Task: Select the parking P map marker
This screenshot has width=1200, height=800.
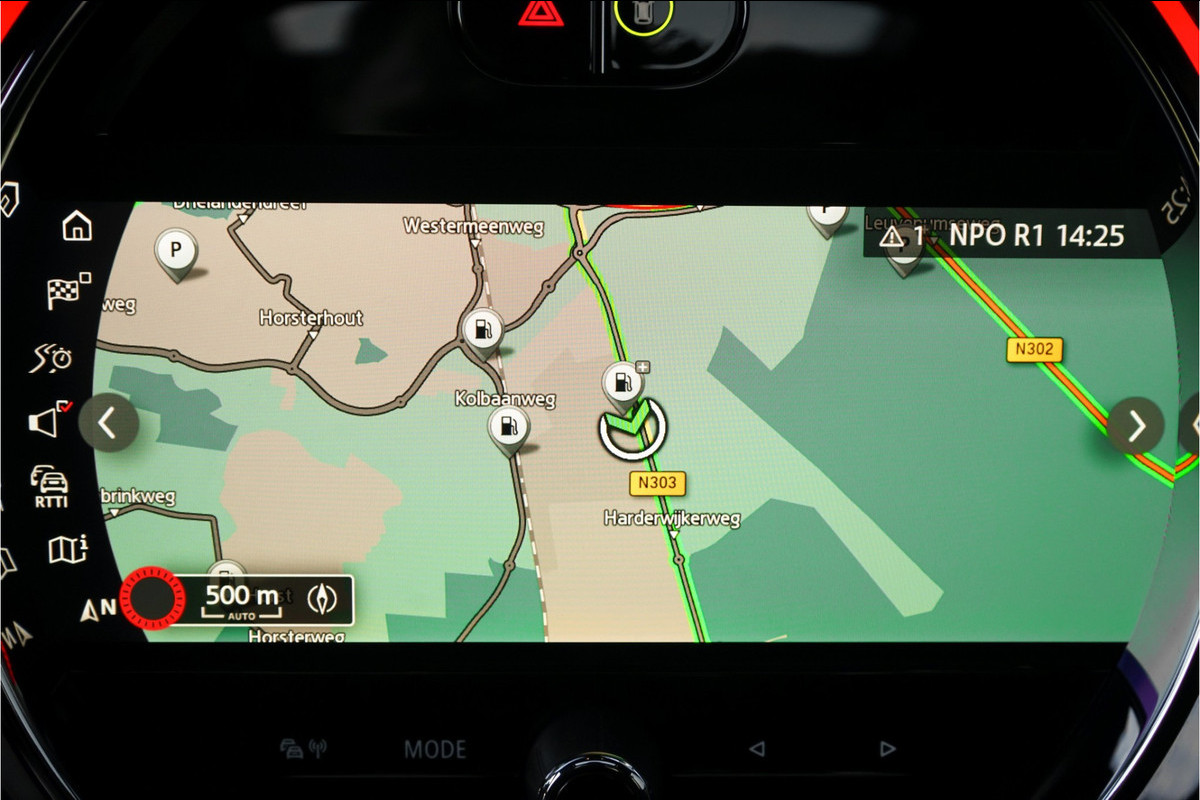Action: (x=177, y=250)
